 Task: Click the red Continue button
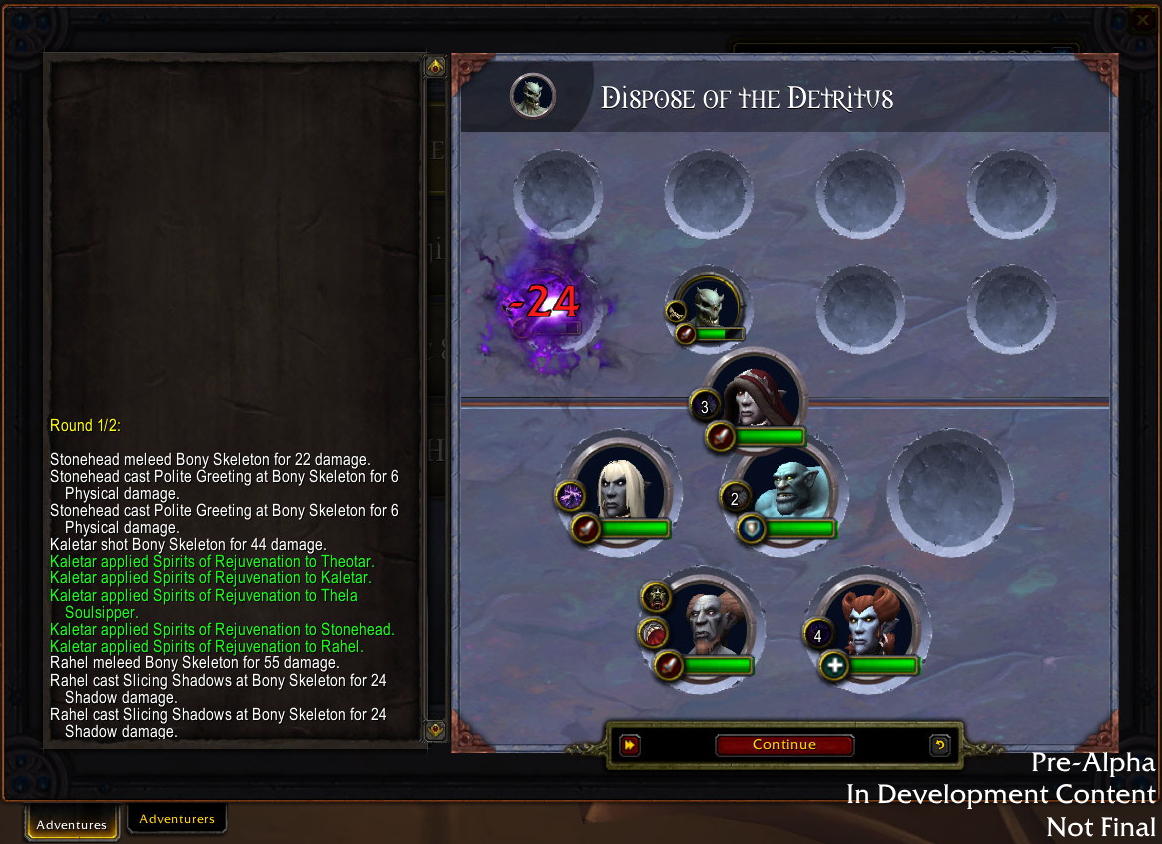click(784, 745)
